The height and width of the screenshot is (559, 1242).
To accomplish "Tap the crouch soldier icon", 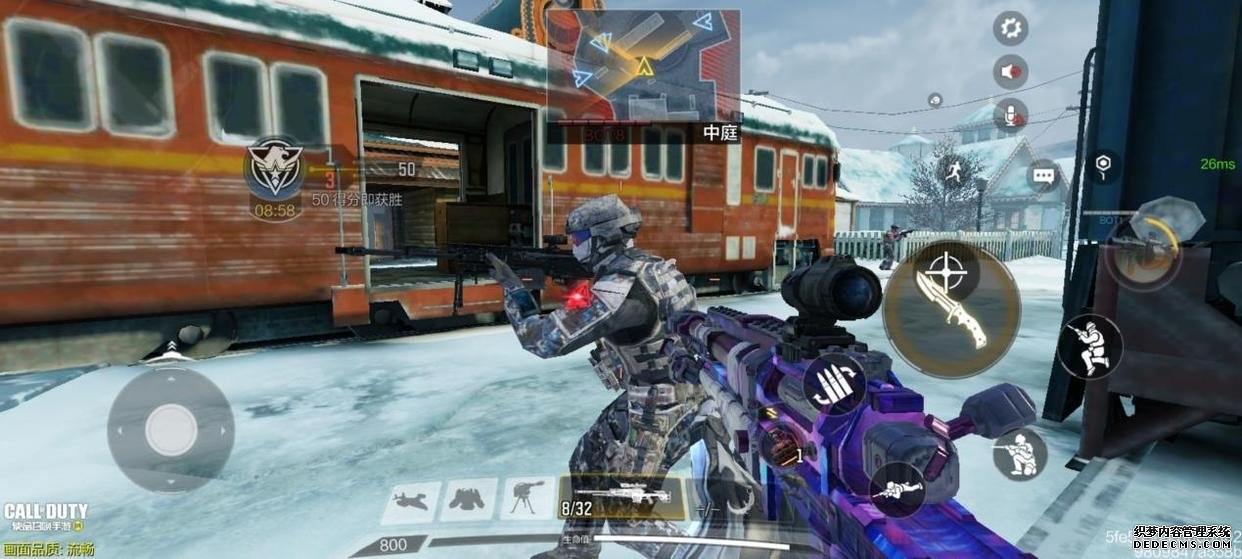I will [x=1020, y=453].
